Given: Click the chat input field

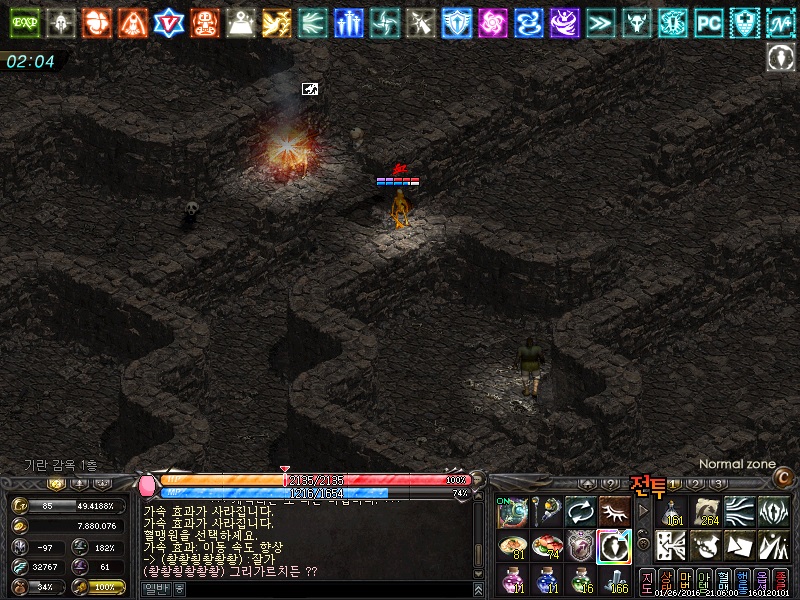Looking at the screenshot, I should point(320,589).
